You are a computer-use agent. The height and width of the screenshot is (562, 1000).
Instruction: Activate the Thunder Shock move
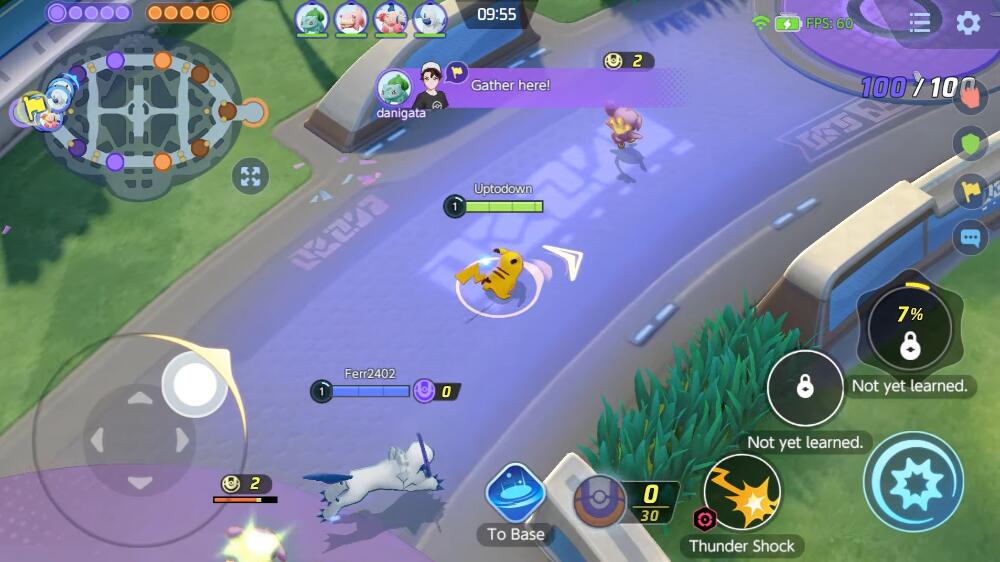742,493
